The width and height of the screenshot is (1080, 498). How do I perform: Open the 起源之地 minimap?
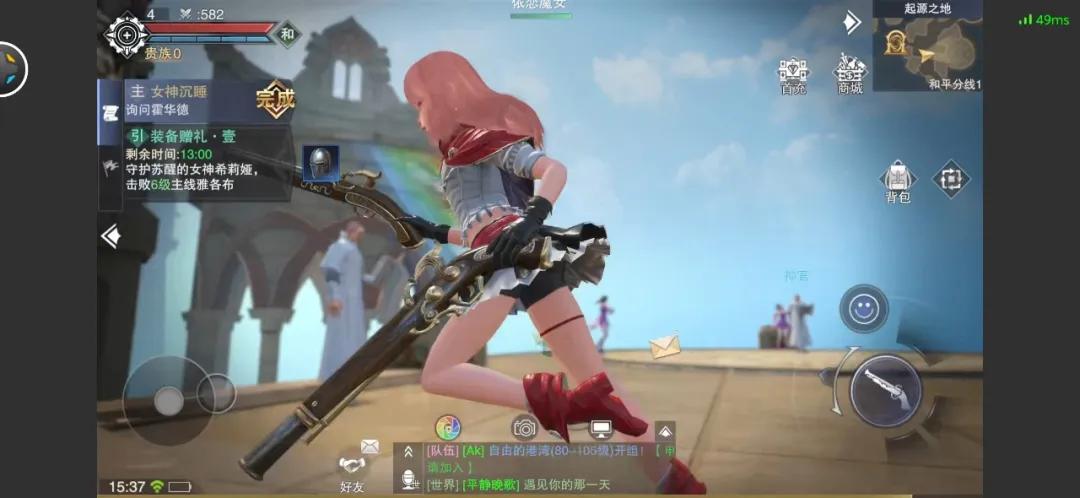926,48
